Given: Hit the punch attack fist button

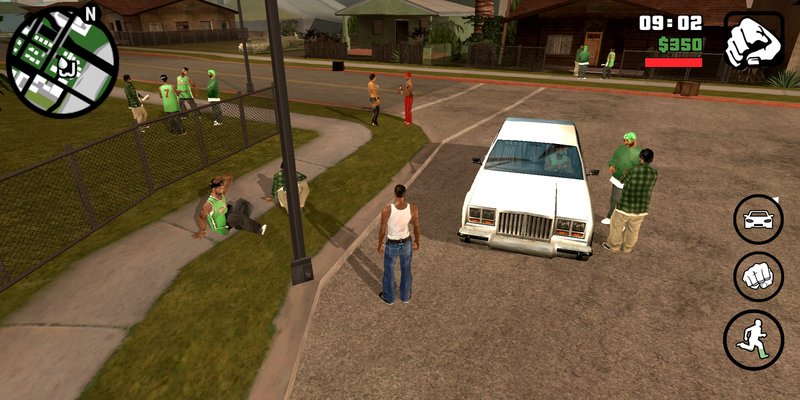Looking at the screenshot, I should [x=758, y=277].
